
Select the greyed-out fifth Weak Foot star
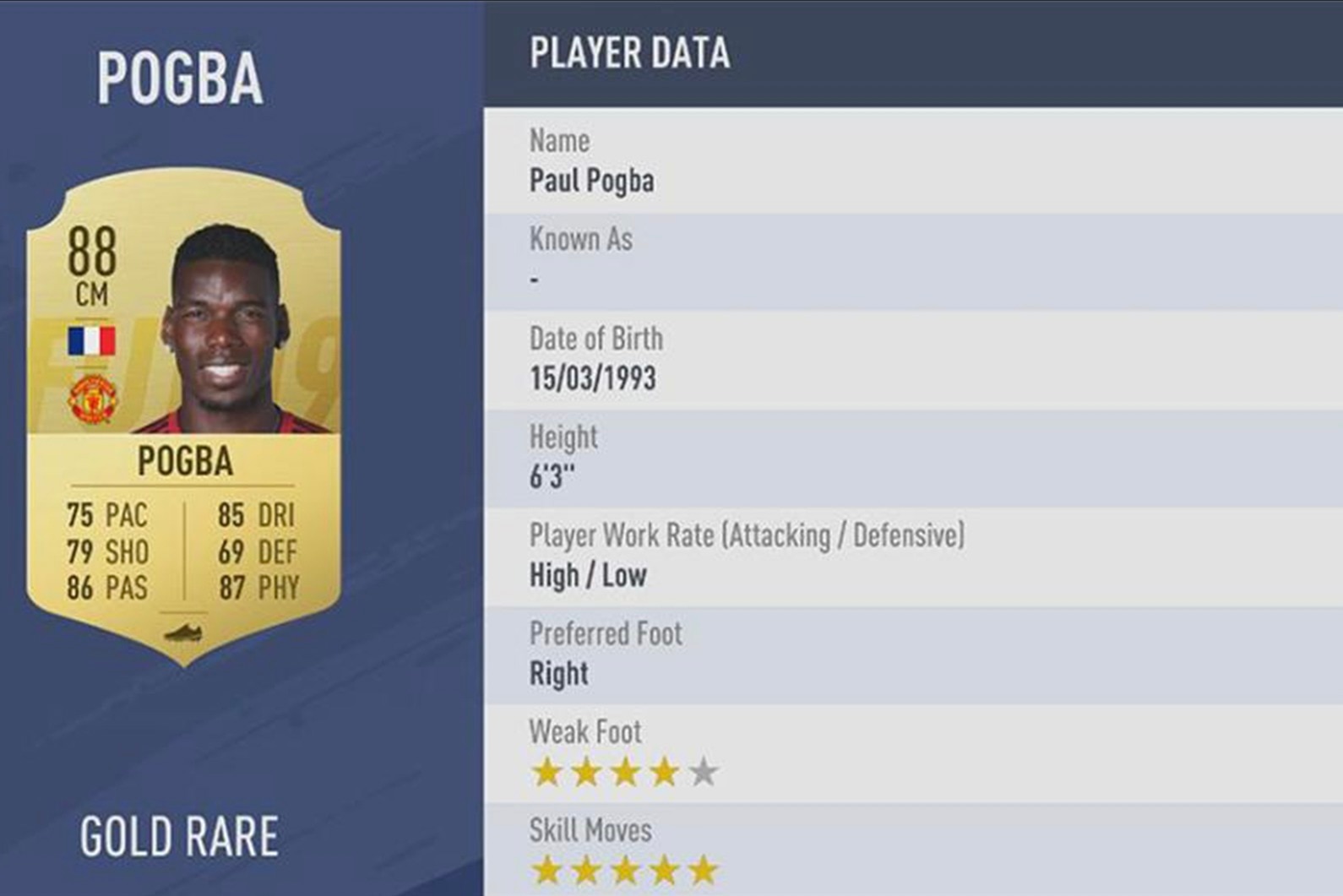[x=704, y=770]
